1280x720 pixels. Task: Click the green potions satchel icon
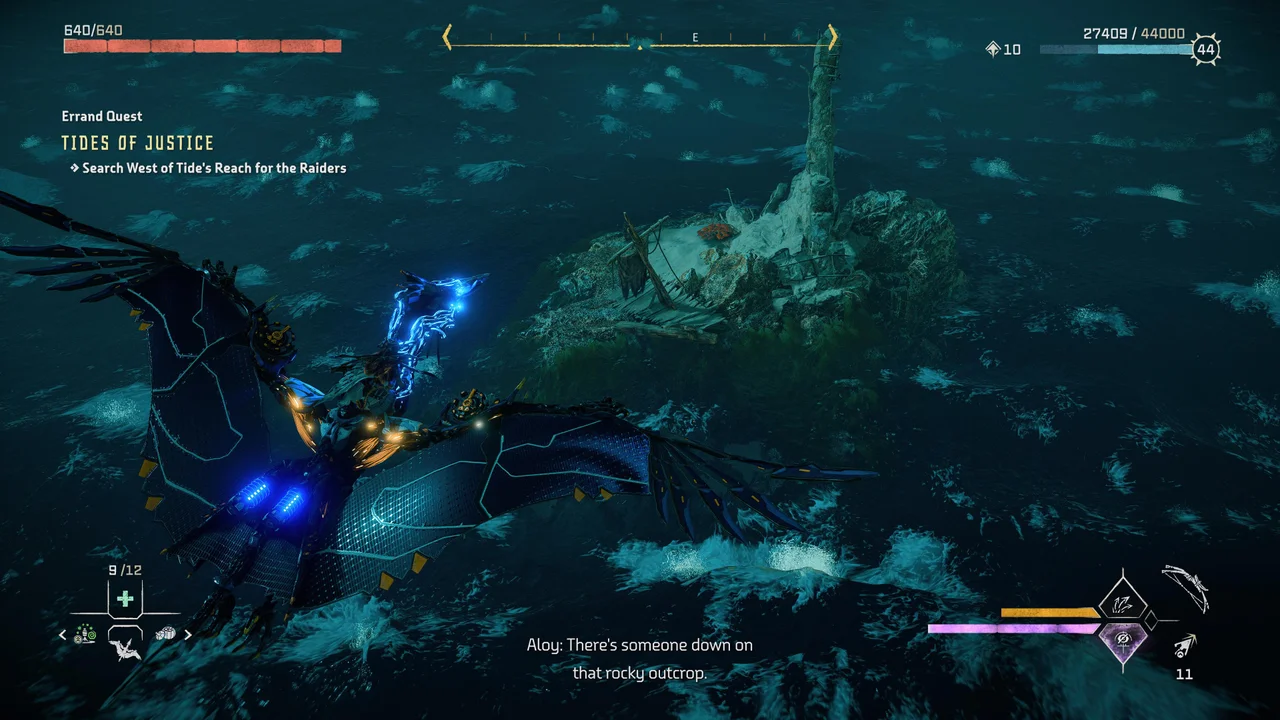click(85, 633)
